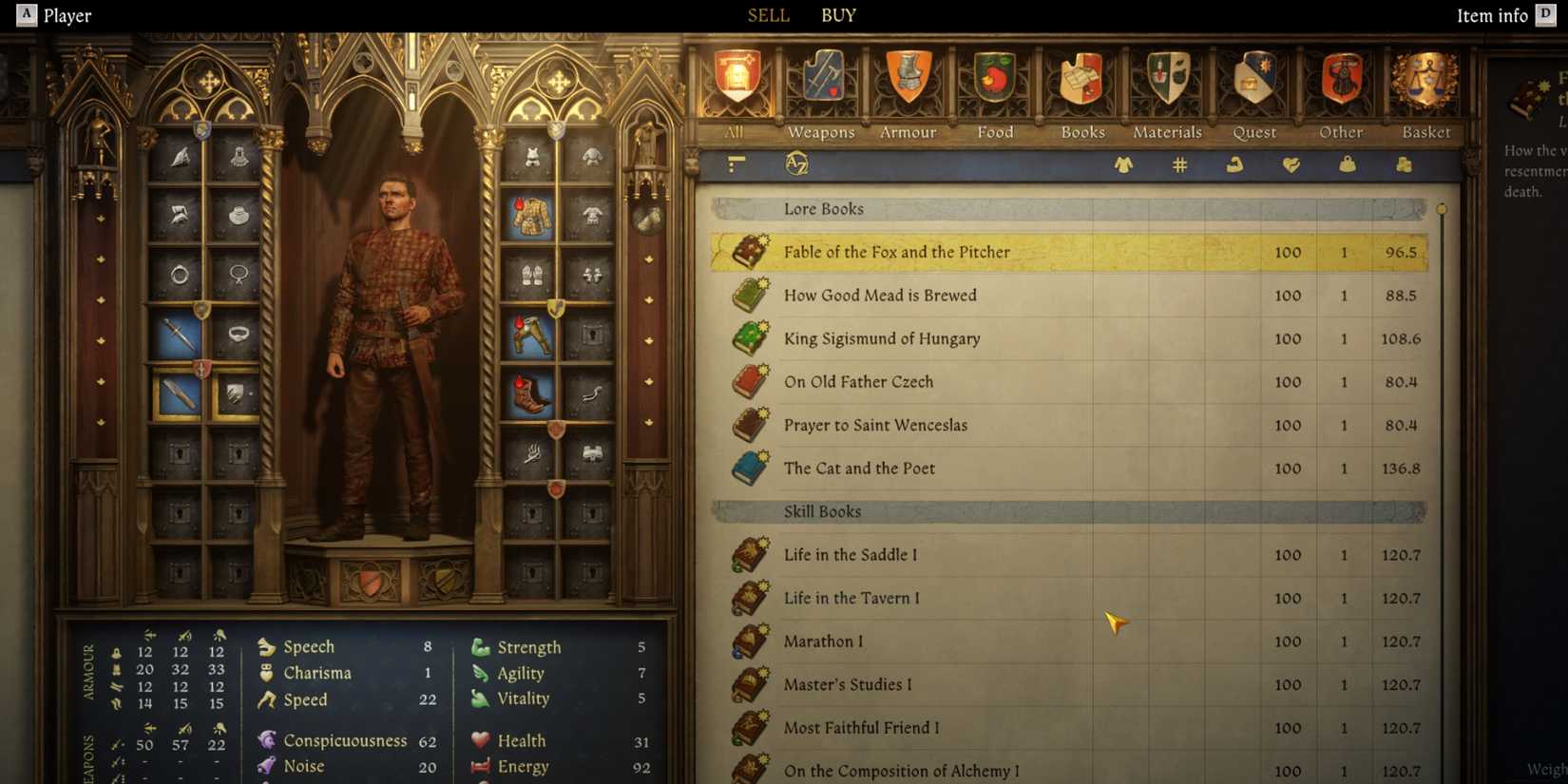This screenshot has height=784, width=1568.
Task: Expand the Player menu marked A
Action: coord(25,15)
